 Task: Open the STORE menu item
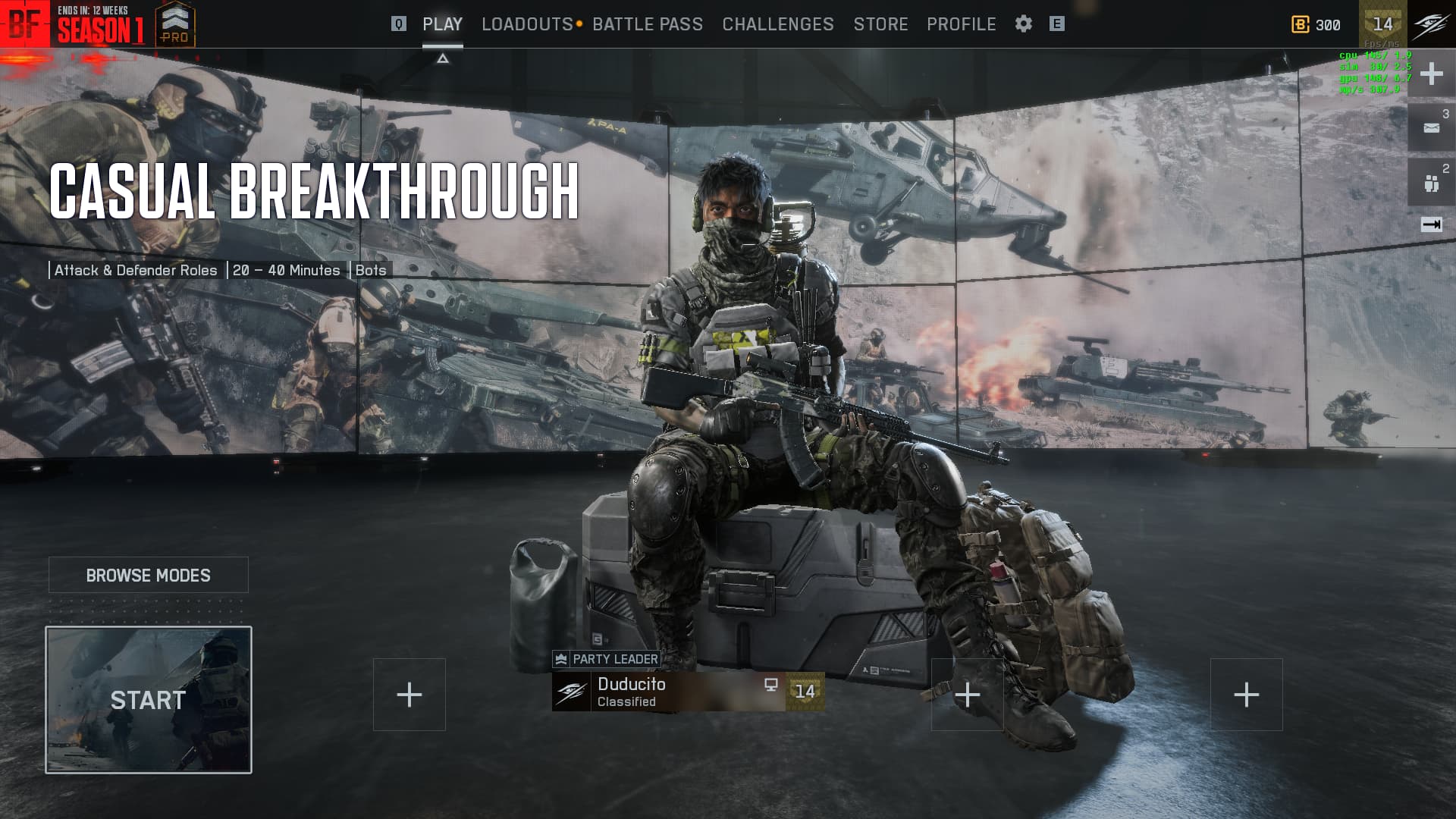[881, 24]
